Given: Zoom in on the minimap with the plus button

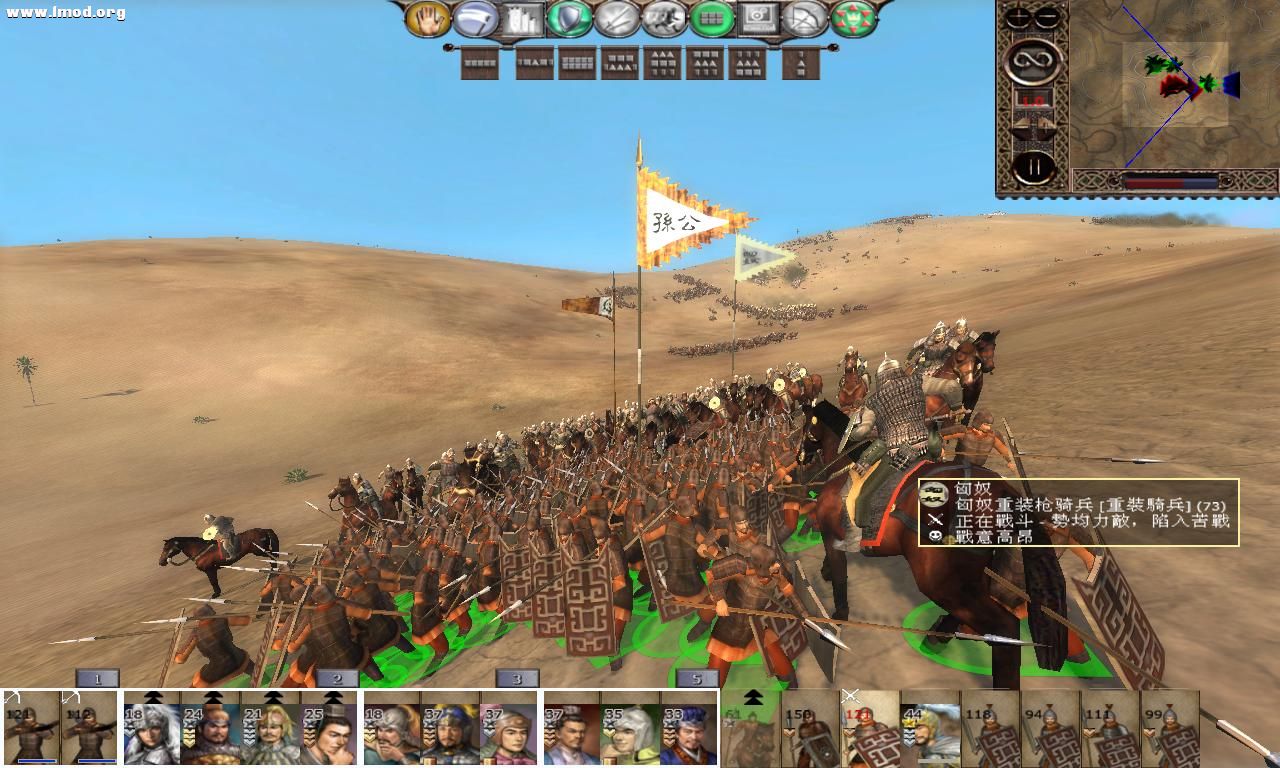Looking at the screenshot, I should (1018, 16).
